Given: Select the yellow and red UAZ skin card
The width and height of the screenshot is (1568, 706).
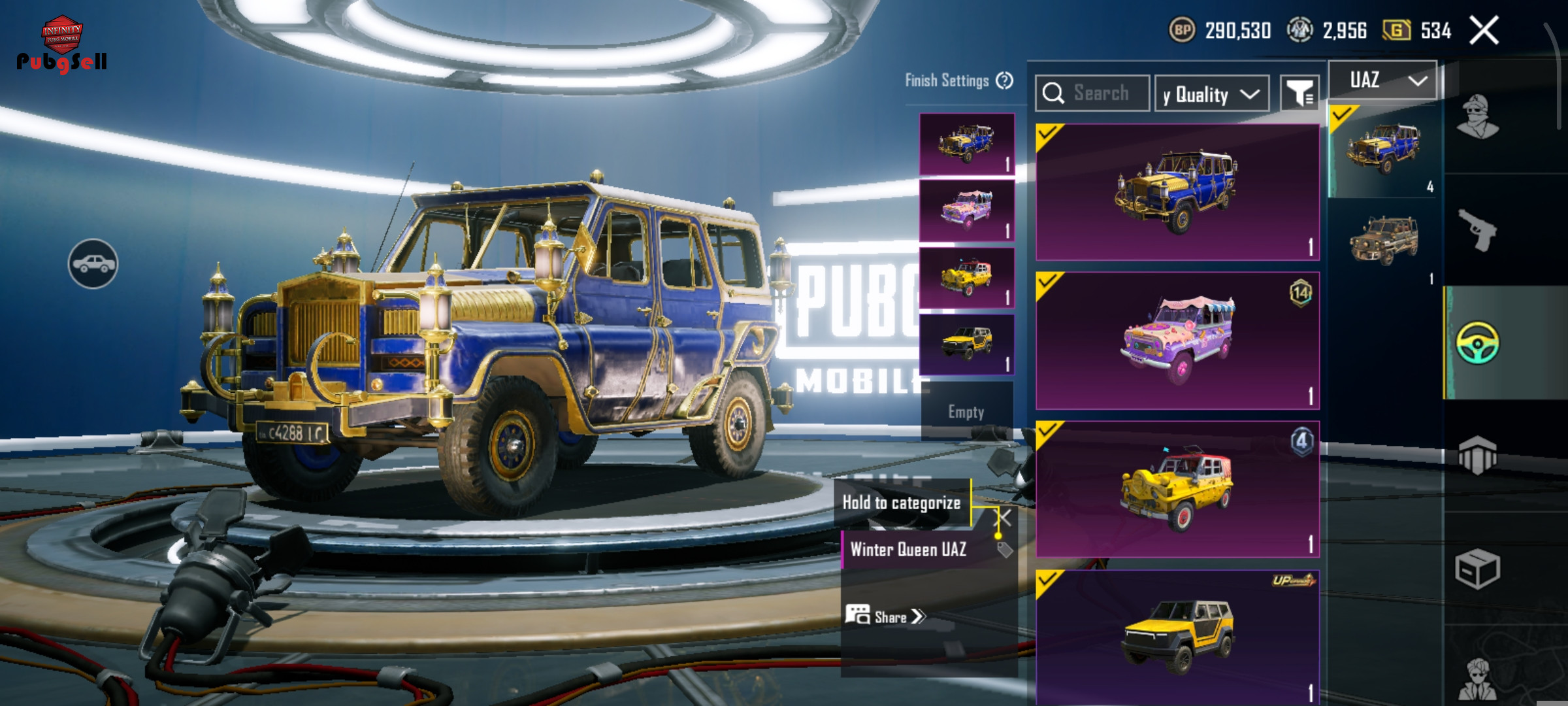Looking at the screenshot, I should pos(1177,489).
